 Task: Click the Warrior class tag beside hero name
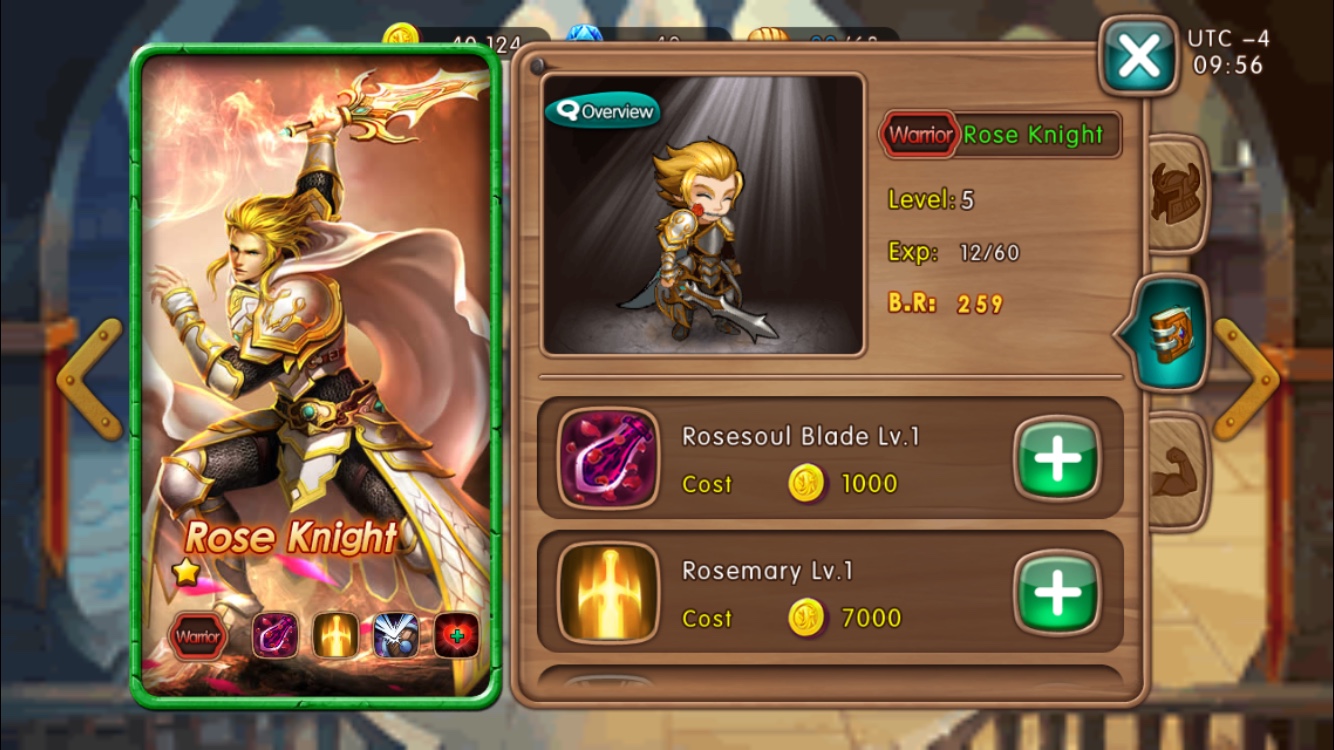coord(919,135)
